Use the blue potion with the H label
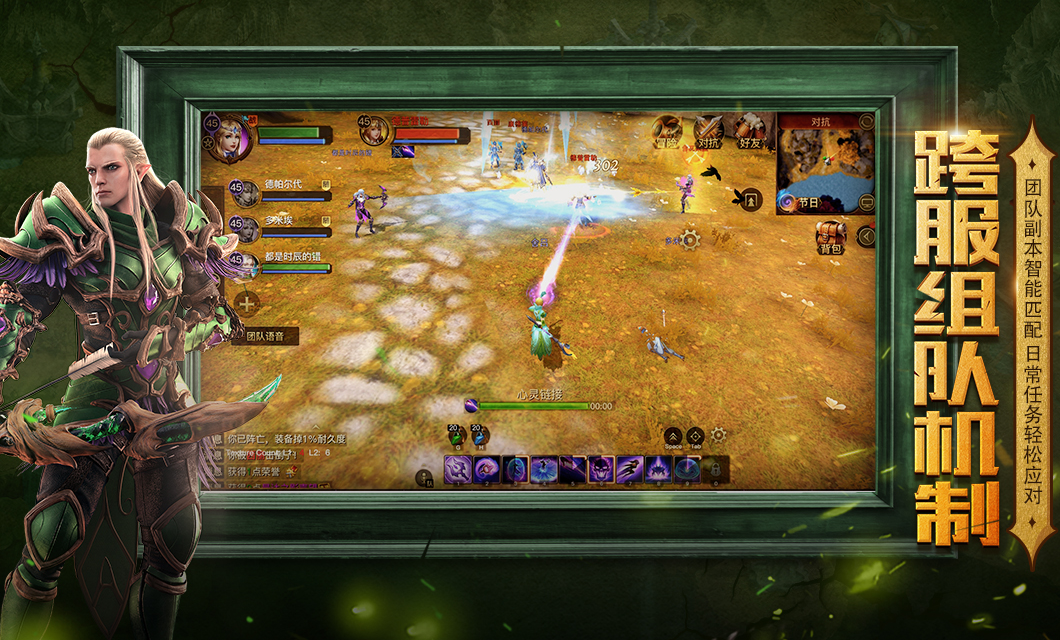1060x640 pixels. click(480, 435)
